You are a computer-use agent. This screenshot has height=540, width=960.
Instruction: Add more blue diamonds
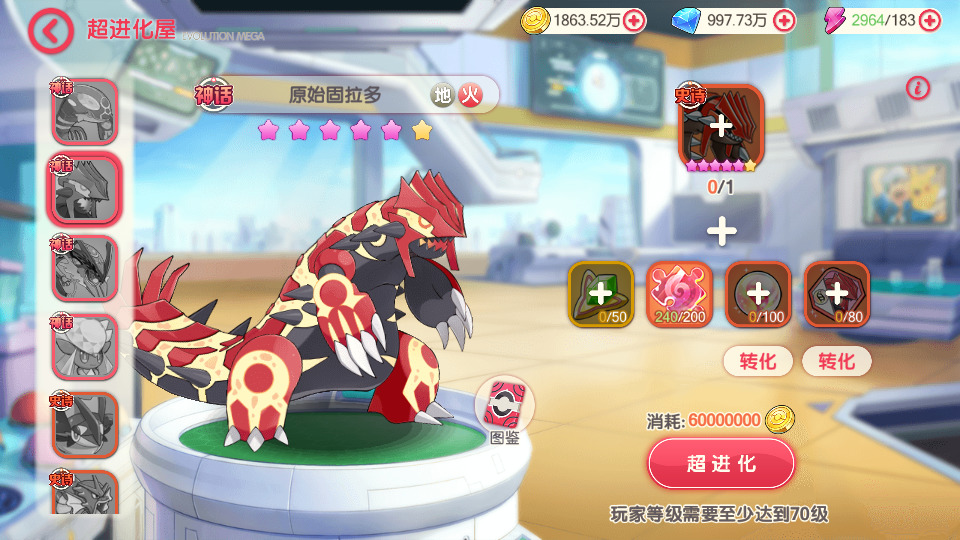coord(785,20)
